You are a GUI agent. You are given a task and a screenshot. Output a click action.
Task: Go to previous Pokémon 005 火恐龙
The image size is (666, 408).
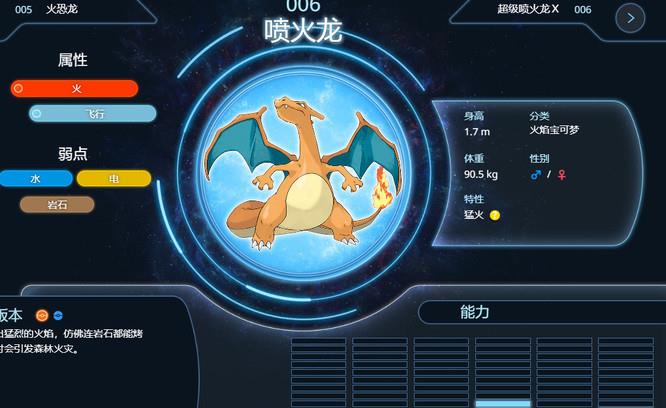[x=62, y=10]
